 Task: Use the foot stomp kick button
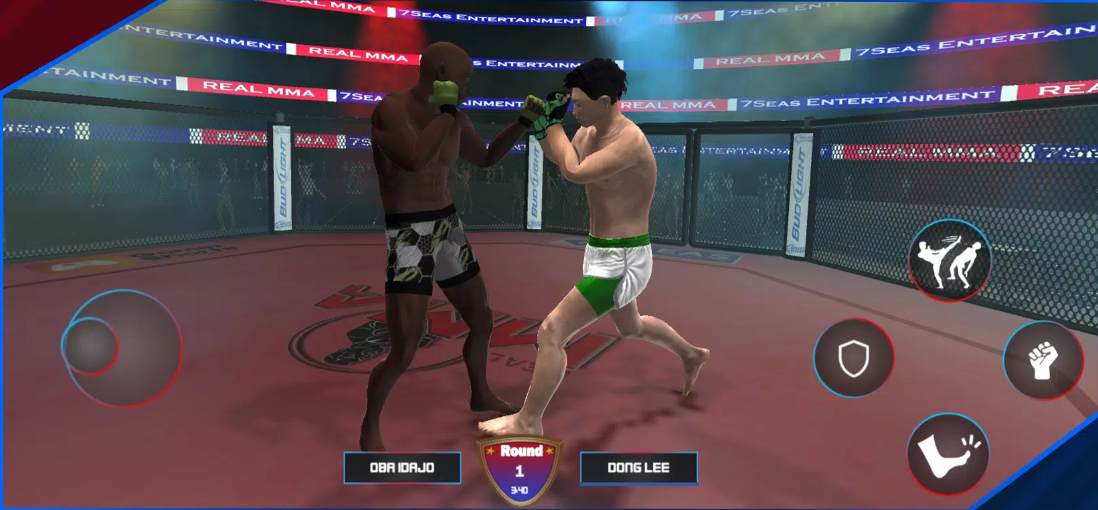coord(948,453)
